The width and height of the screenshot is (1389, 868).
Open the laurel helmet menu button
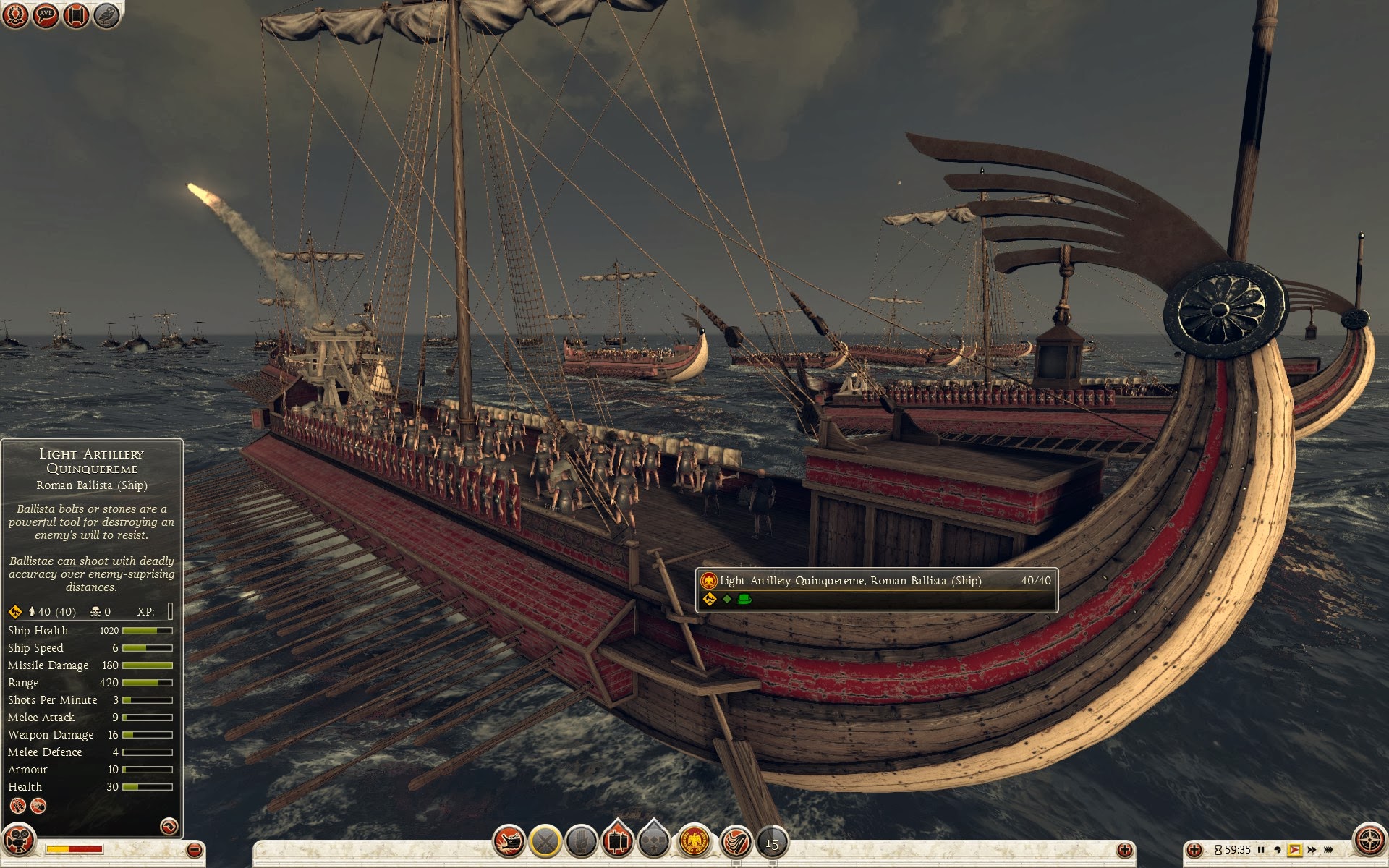coord(16,16)
